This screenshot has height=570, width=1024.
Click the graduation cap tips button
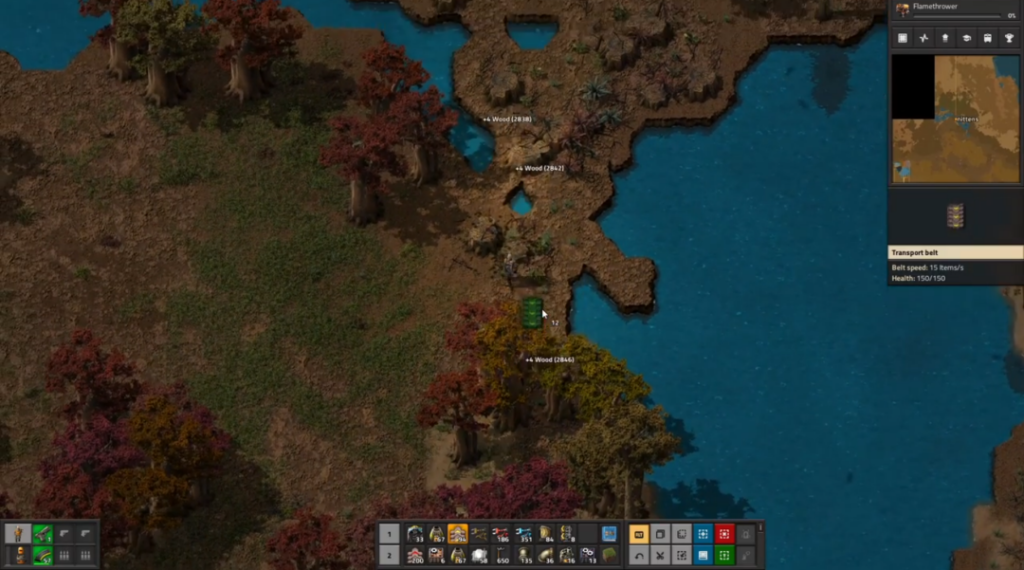point(967,38)
